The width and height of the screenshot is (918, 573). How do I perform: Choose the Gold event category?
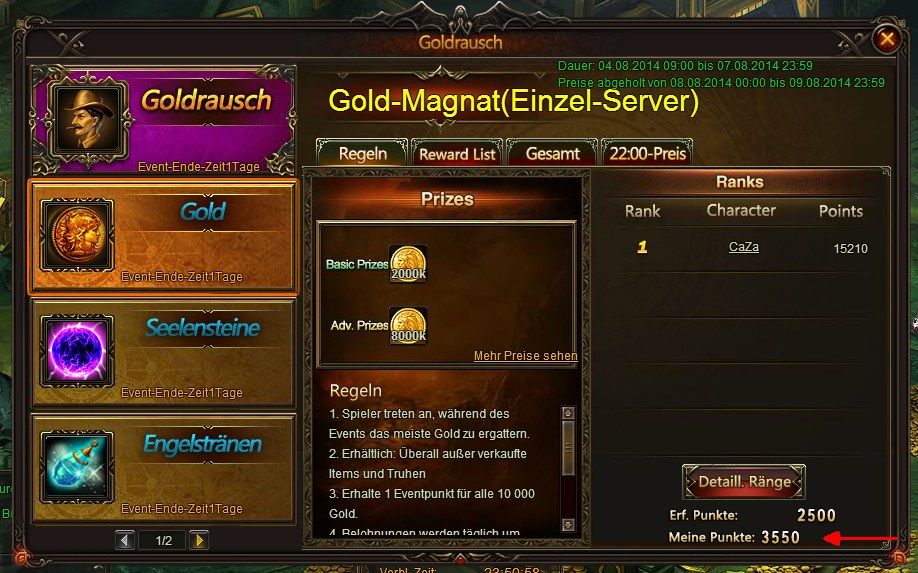pyautogui.click(x=164, y=237)
